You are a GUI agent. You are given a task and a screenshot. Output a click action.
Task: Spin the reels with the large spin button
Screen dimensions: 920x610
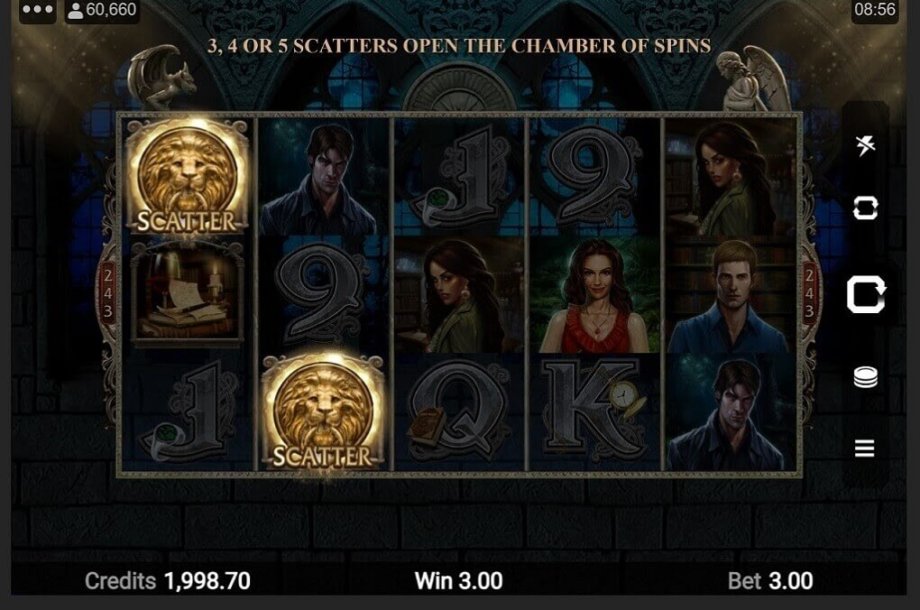[865, 295]
